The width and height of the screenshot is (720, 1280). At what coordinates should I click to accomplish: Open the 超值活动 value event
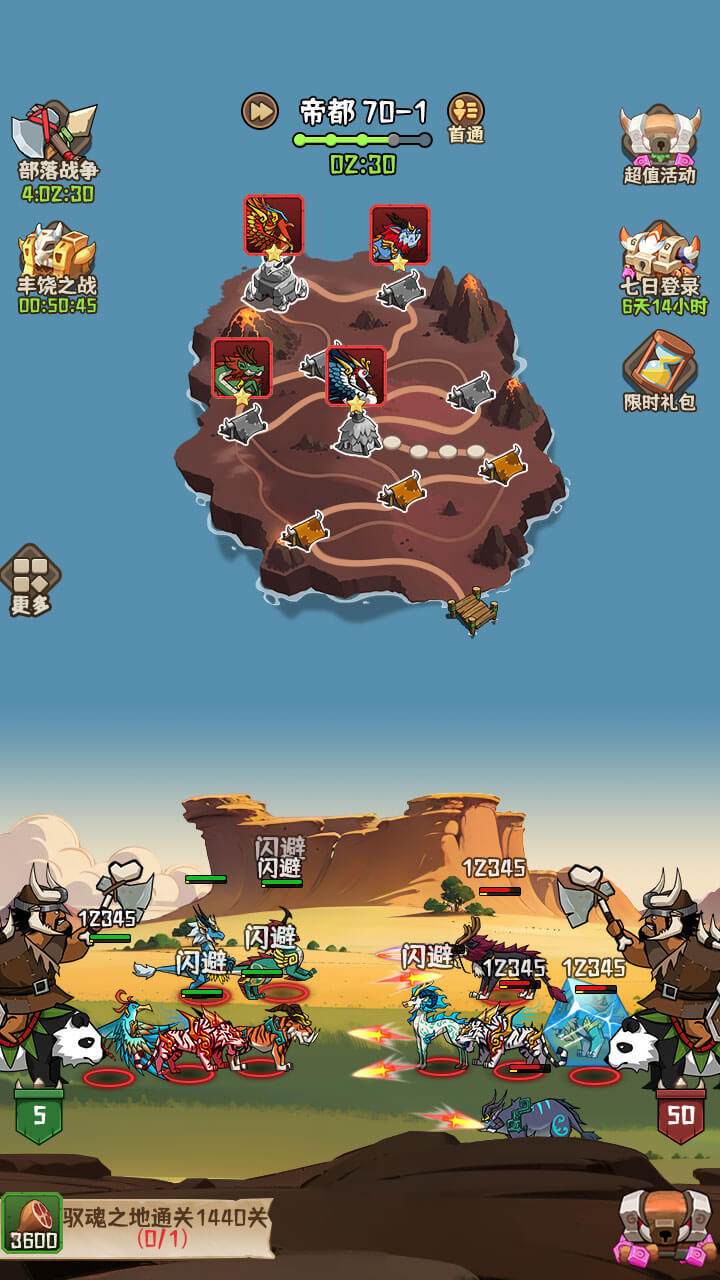(x=659, y=141)
